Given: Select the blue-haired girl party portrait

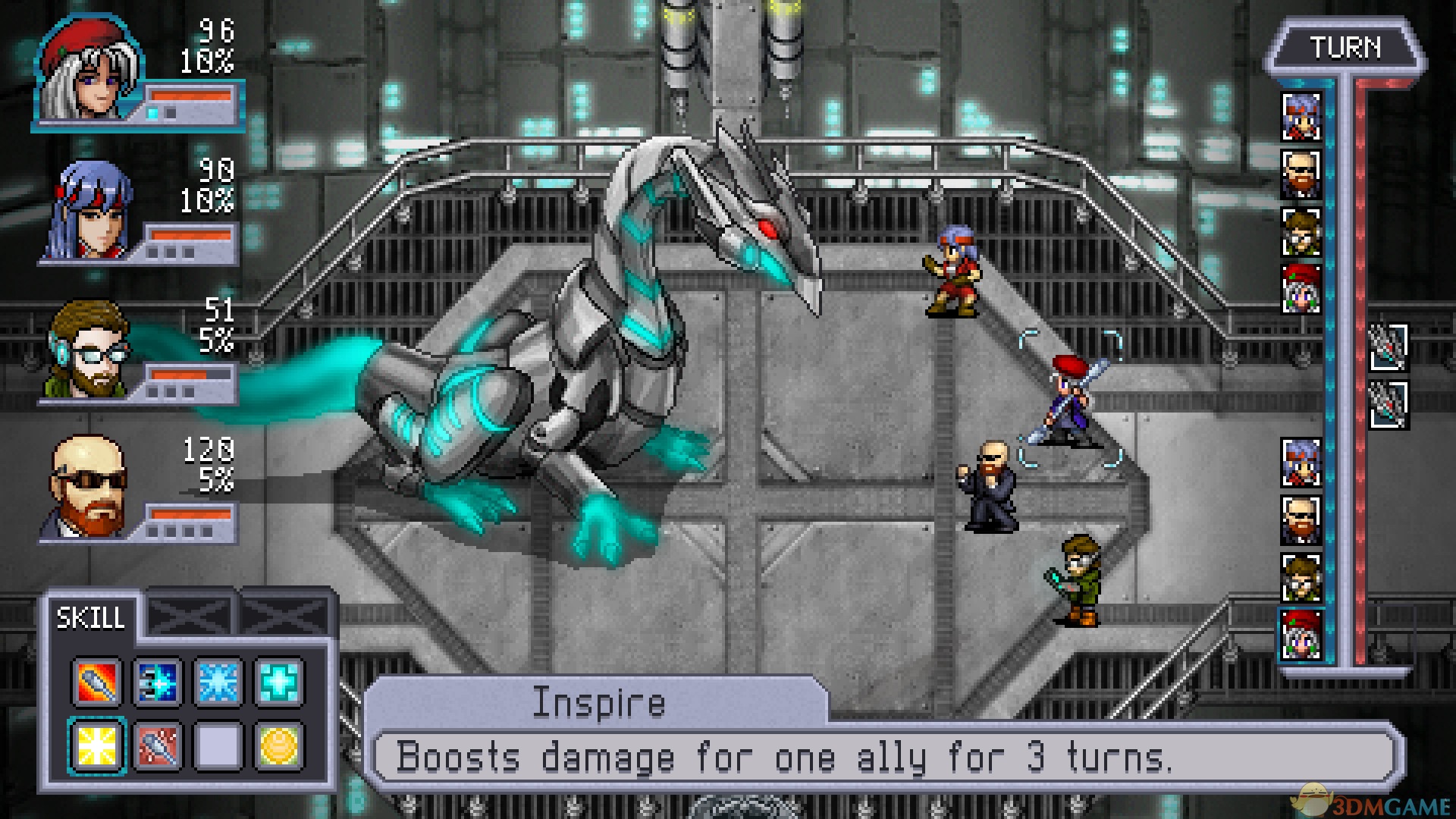Looking at the screenshot, I should 89,212.
